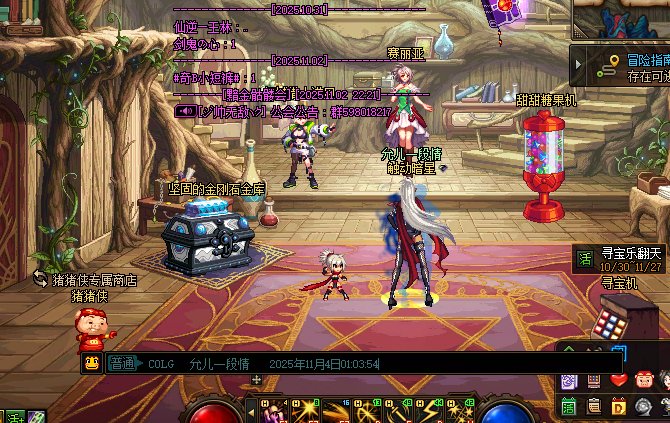Collapse the adventure guide with its arrow
670x423 pixels.
click(580, 66)
